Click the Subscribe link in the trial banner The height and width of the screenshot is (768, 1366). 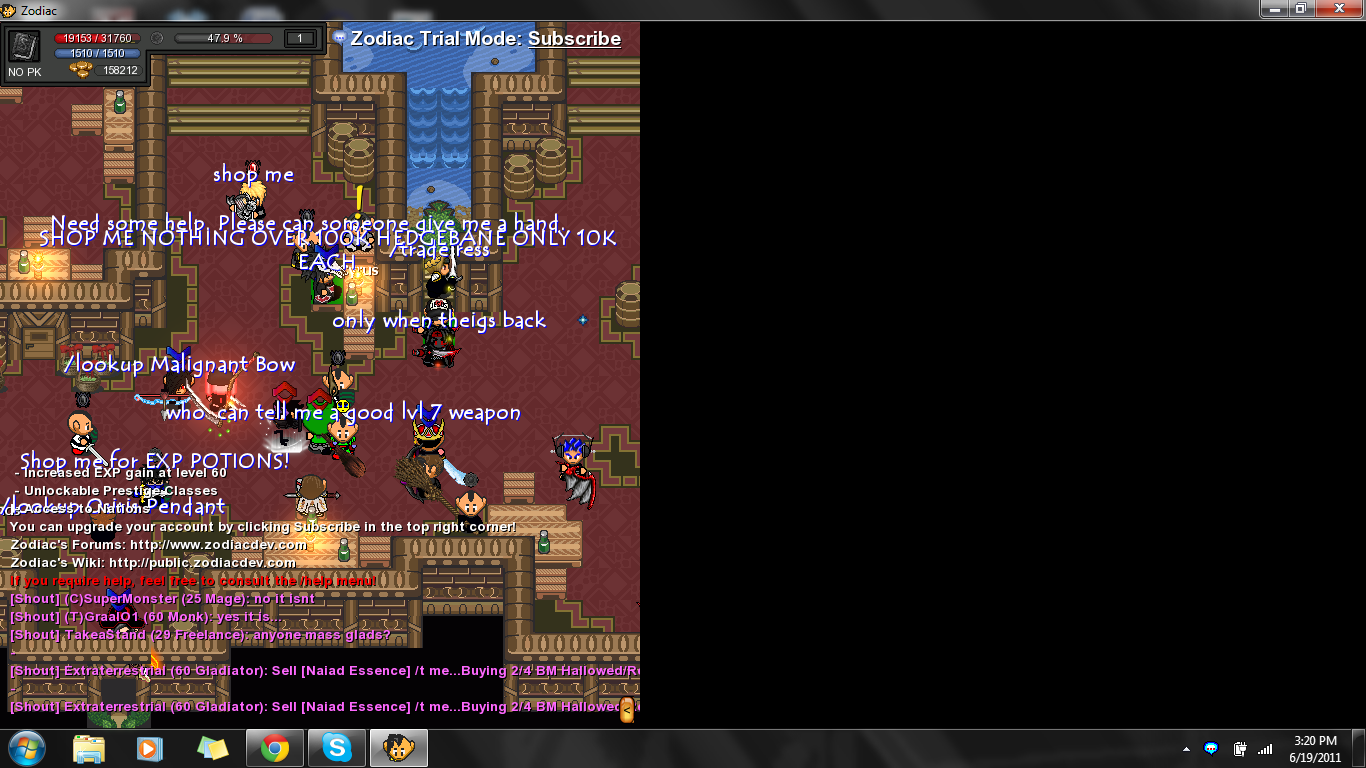pos(574,39)
